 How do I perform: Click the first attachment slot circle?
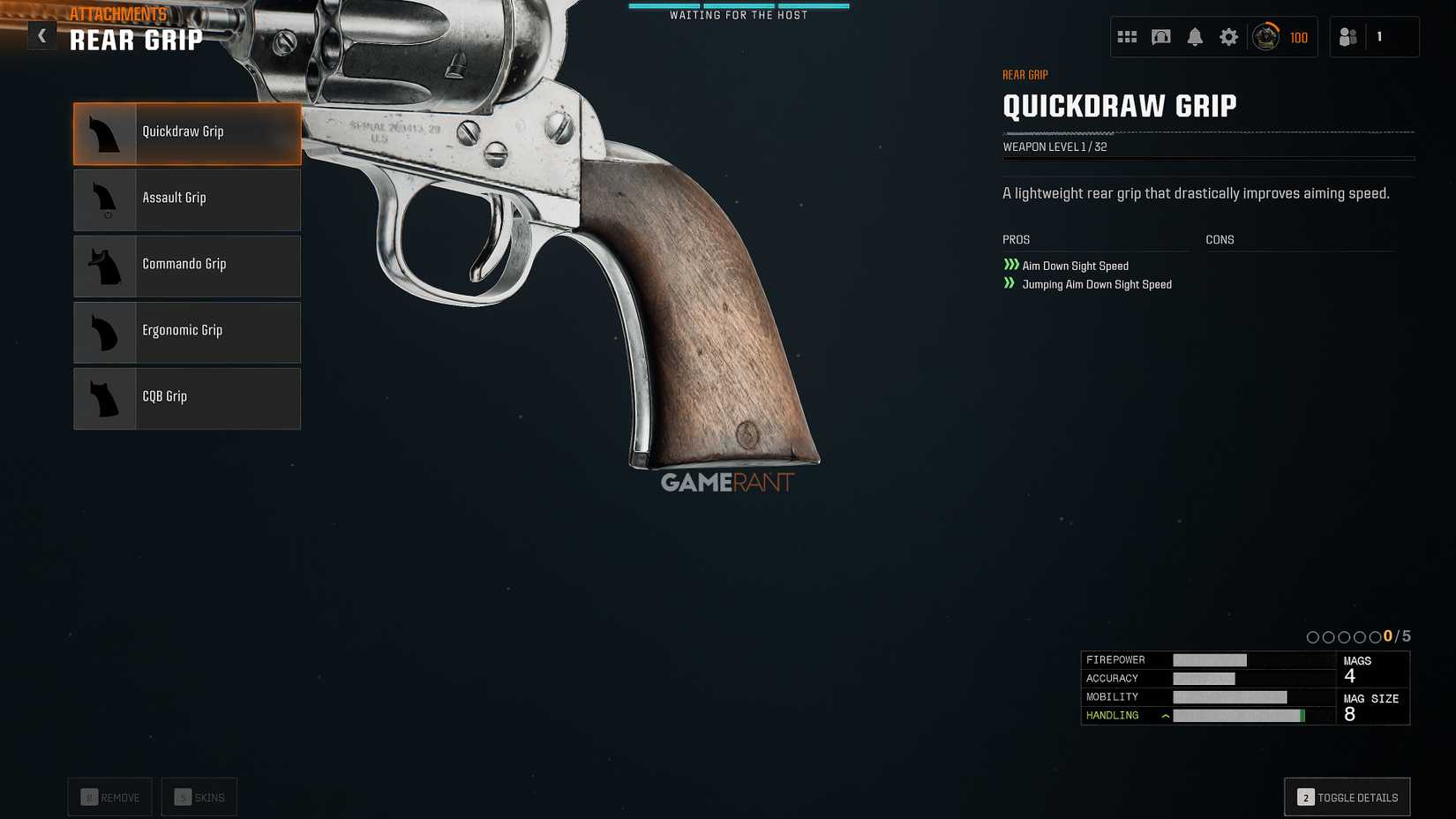coord(1314,635)
